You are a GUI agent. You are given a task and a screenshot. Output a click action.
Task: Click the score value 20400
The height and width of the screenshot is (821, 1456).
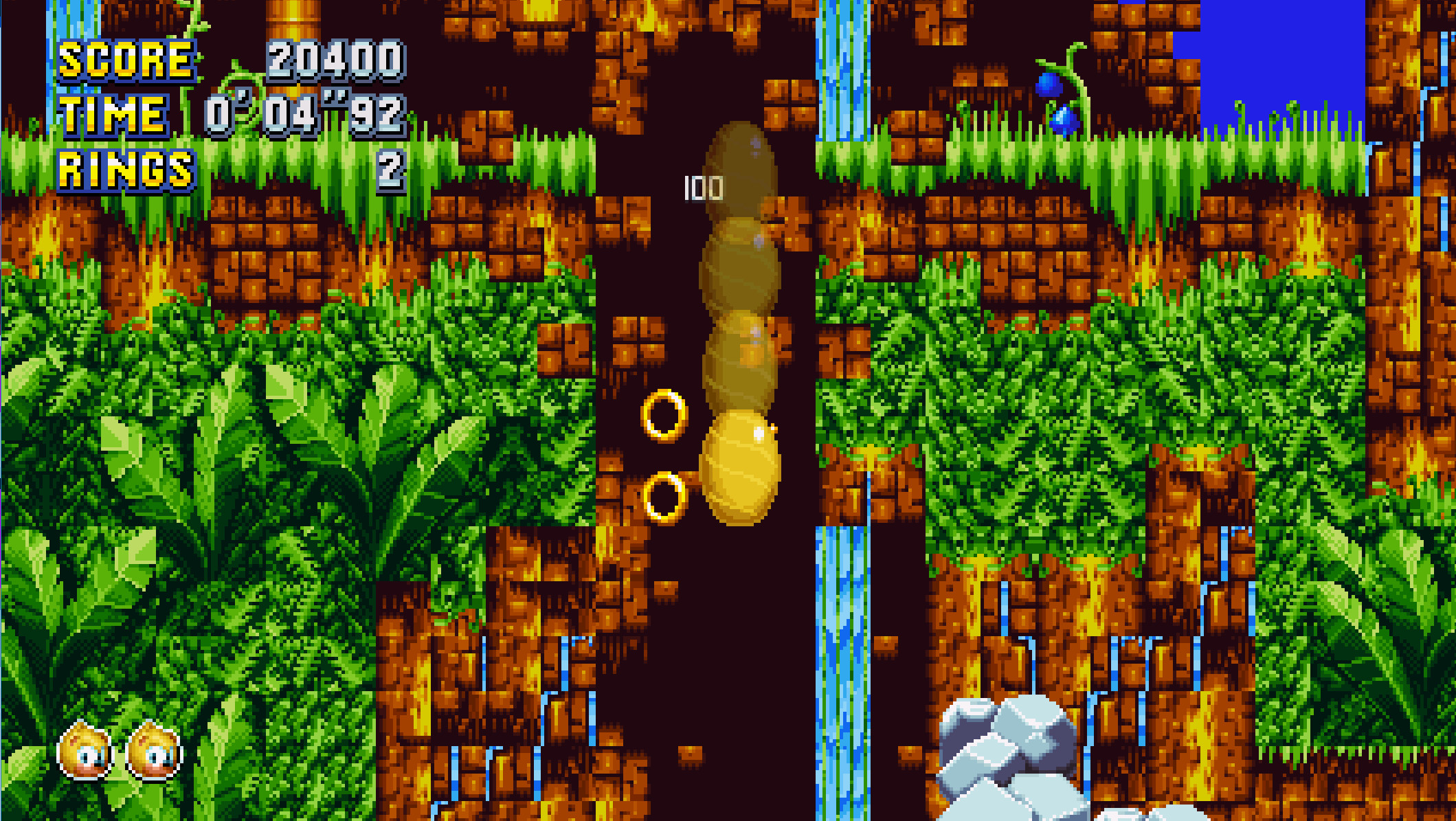coord(335,62)
